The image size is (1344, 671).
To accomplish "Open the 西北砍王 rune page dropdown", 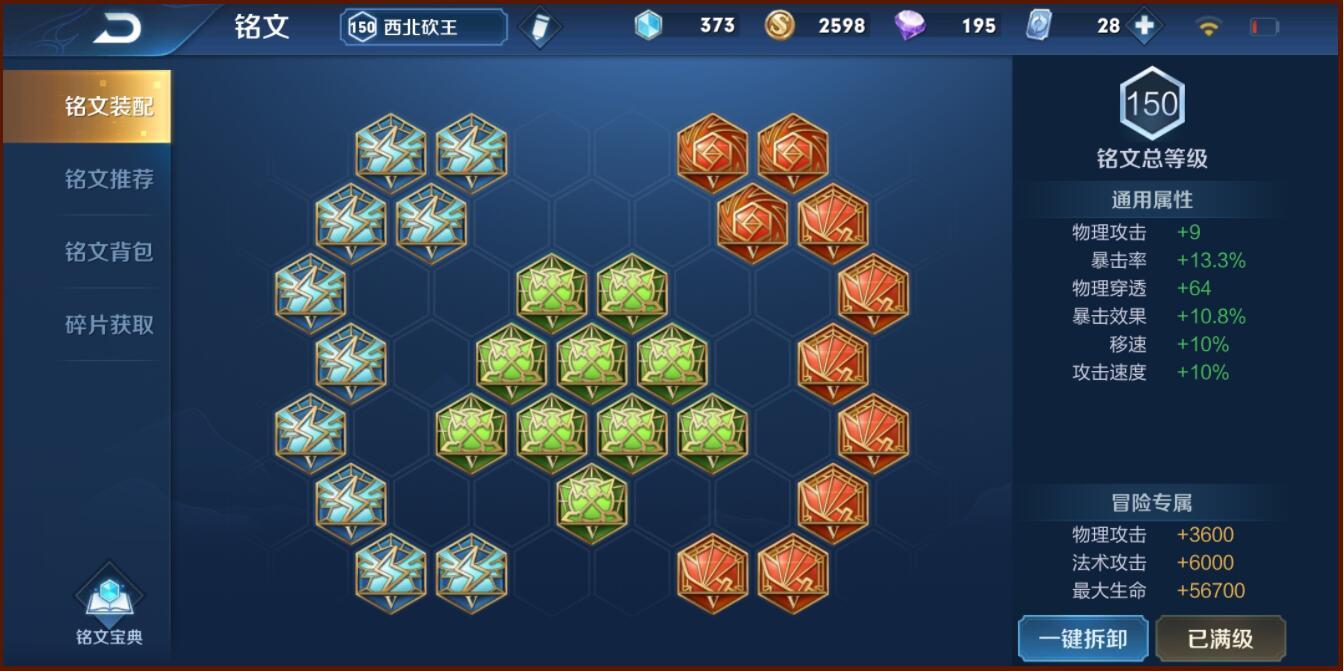I will [x=424, y=28].
